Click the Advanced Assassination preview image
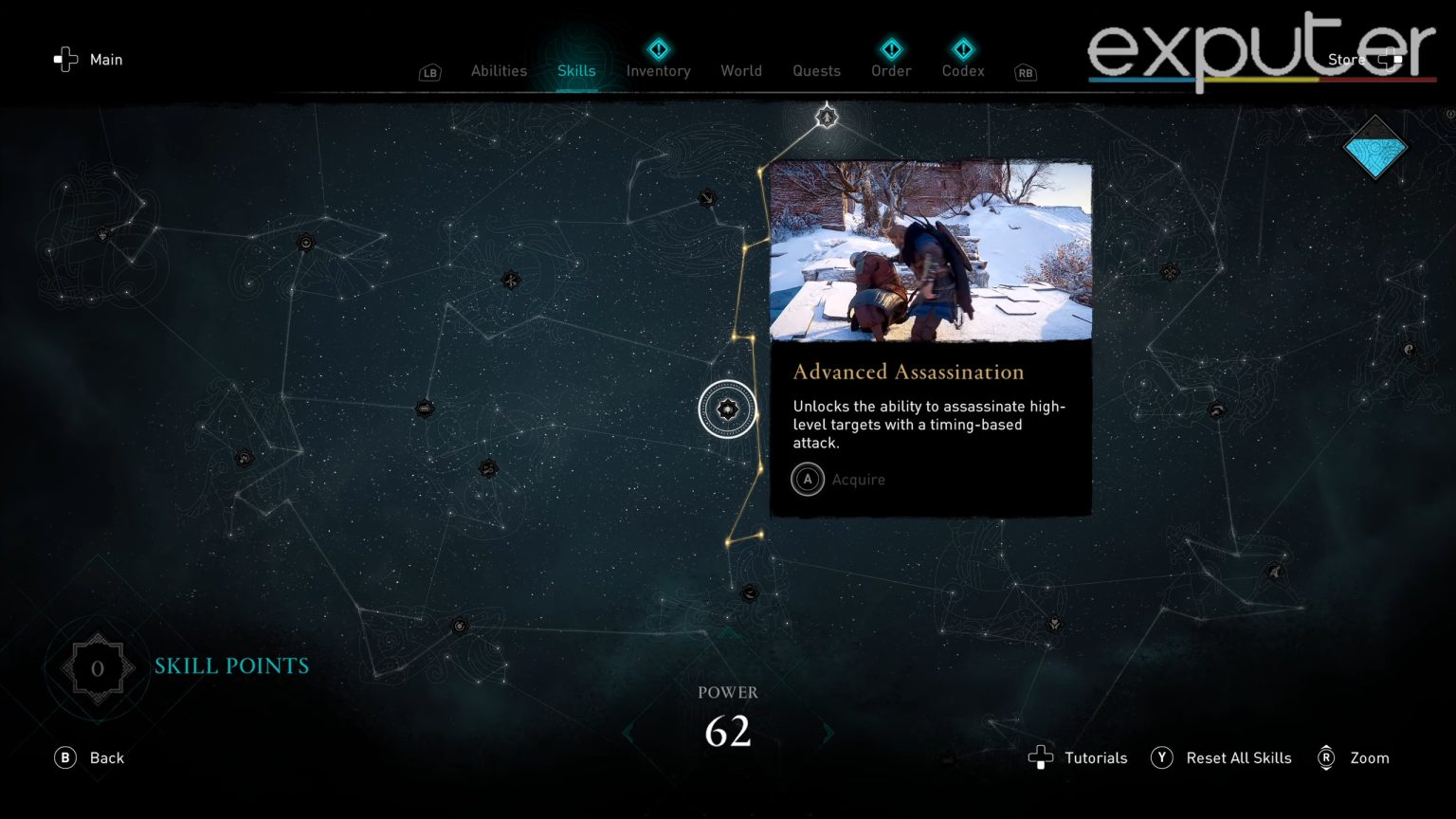The image size is (1456, 819). 930,251
